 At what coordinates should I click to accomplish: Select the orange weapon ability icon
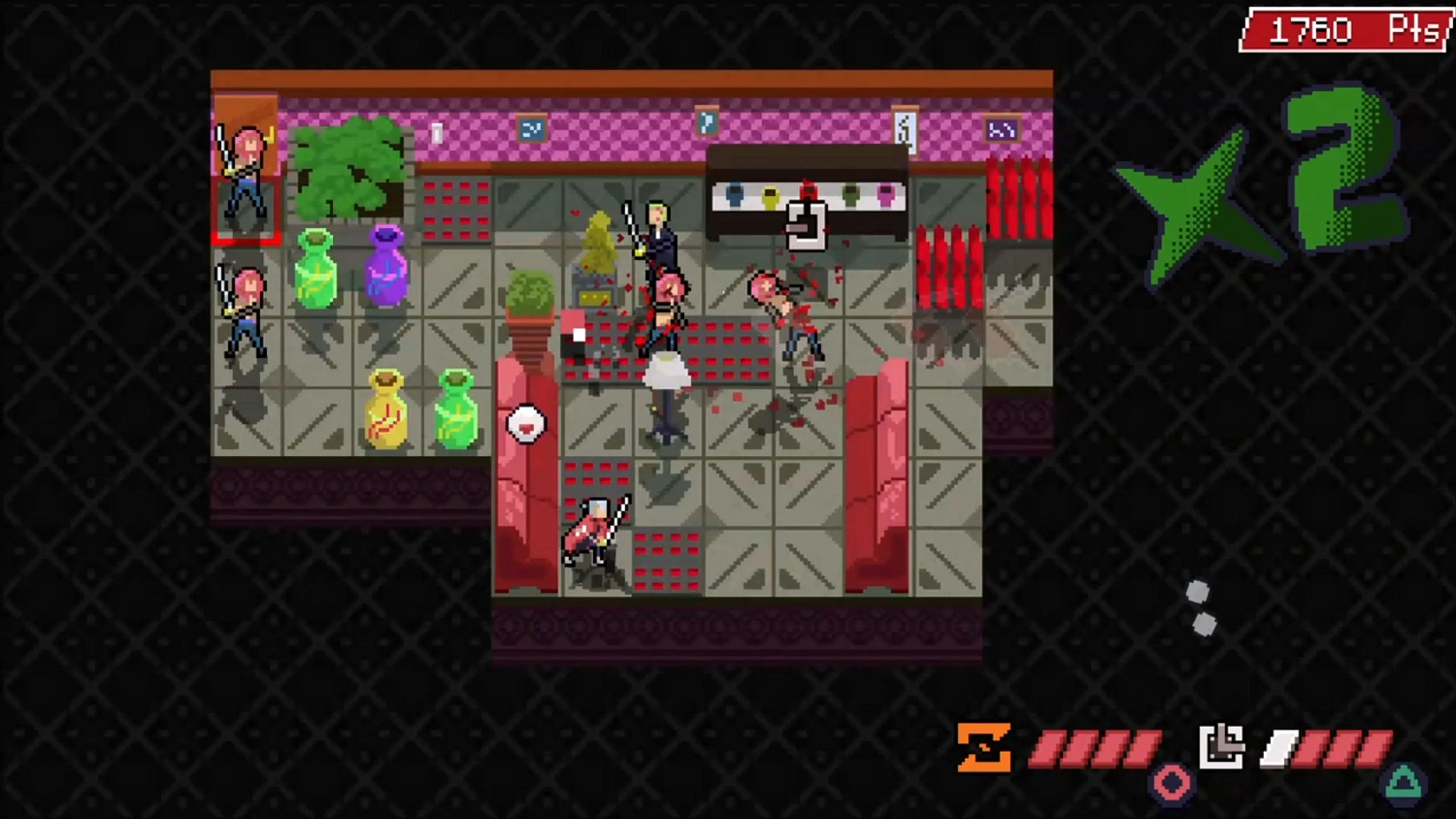click(x=985, y=748)
